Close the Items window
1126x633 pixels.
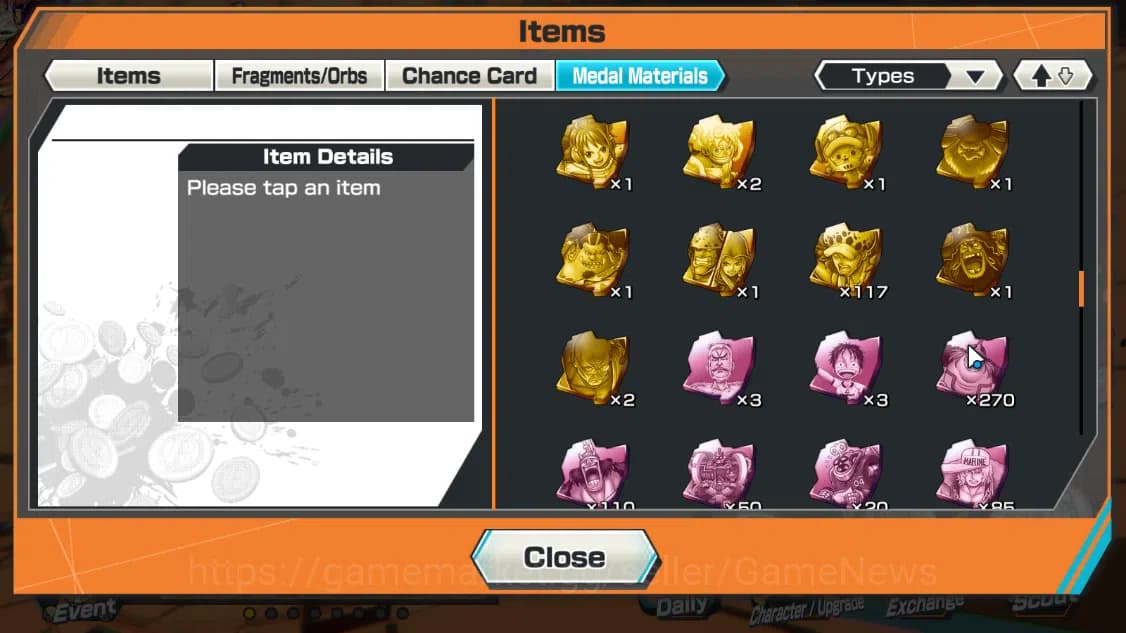[x=565, y=557]
